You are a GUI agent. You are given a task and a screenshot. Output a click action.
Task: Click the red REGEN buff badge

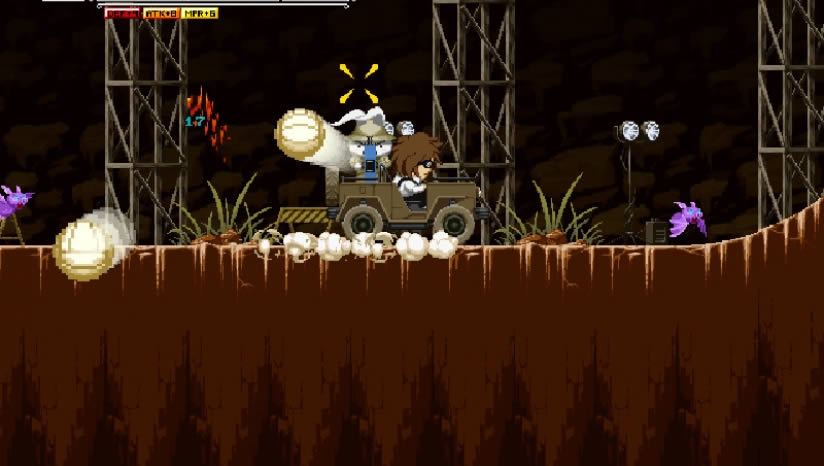(x=122, y=13)
